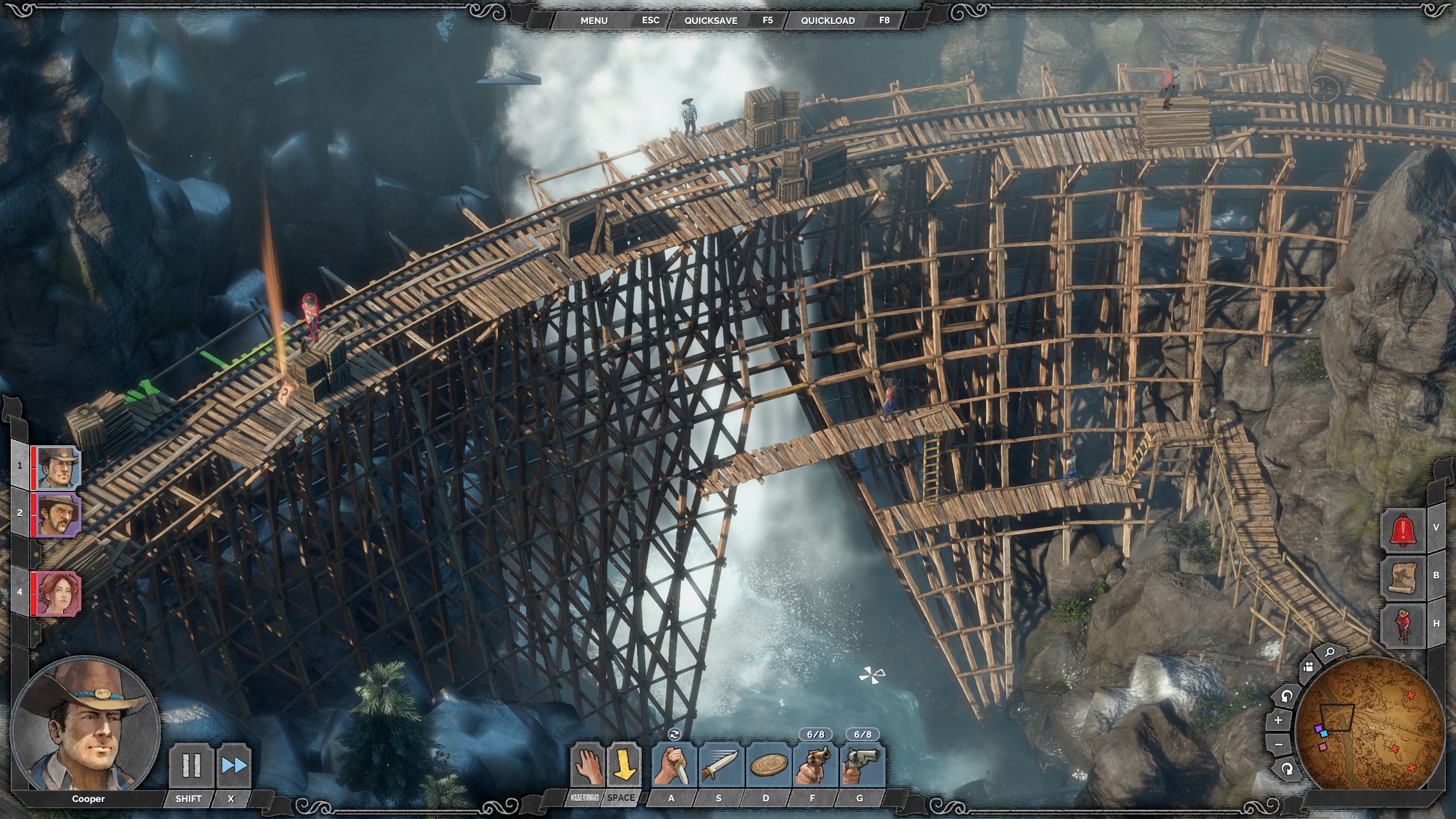1456x819 pixels.
Task: Select the throwing knife ability
Action: 720,766
